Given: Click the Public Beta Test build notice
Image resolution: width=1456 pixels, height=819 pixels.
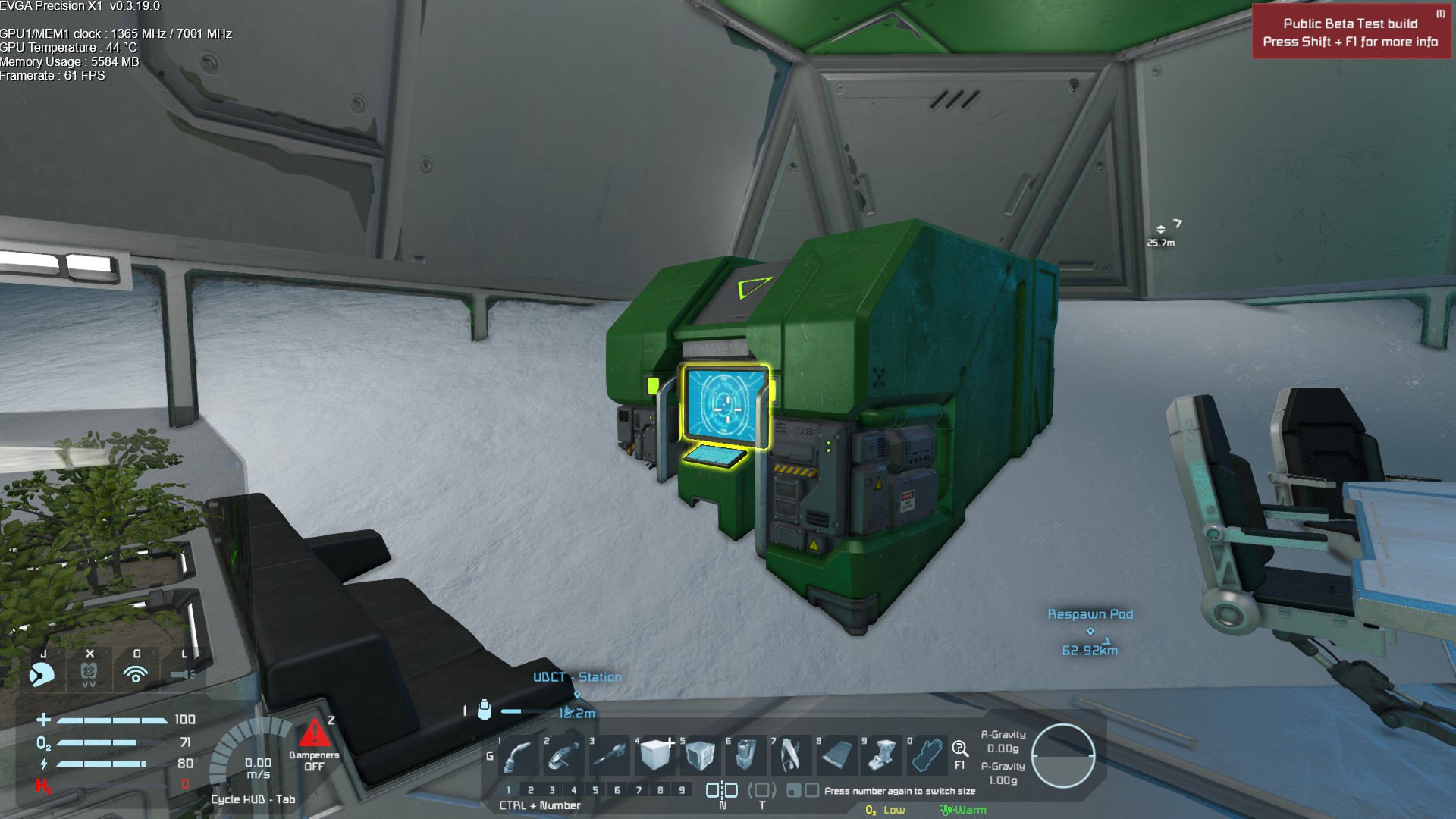Looking at the screenshot, I should pos(1351,33).
